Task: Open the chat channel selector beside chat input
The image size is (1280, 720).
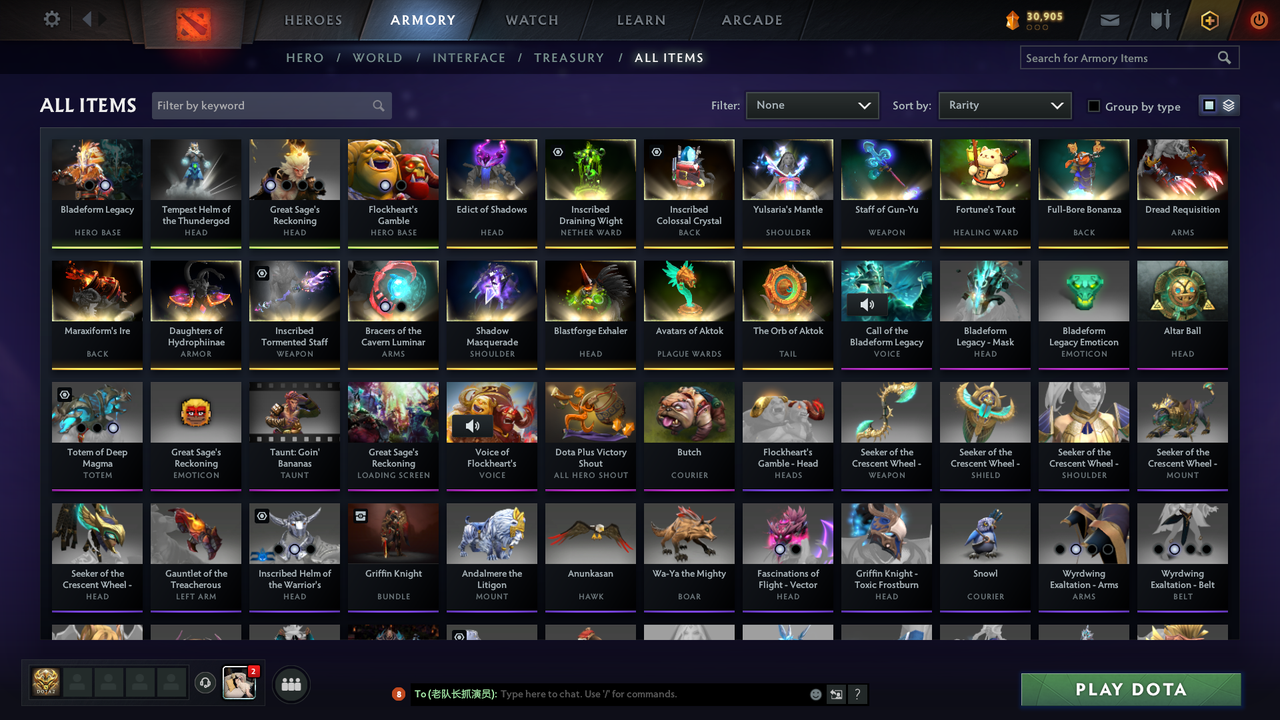Action: click(x=836, y=694)
